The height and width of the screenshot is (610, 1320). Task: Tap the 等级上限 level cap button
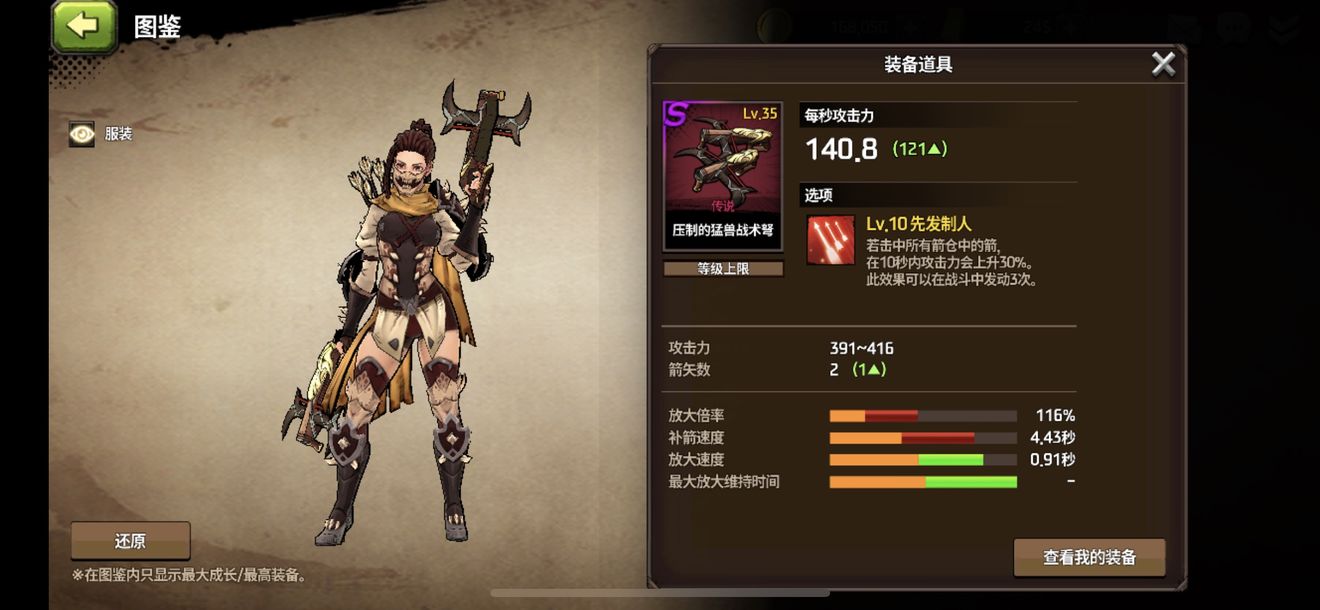[x=723, y=268]
